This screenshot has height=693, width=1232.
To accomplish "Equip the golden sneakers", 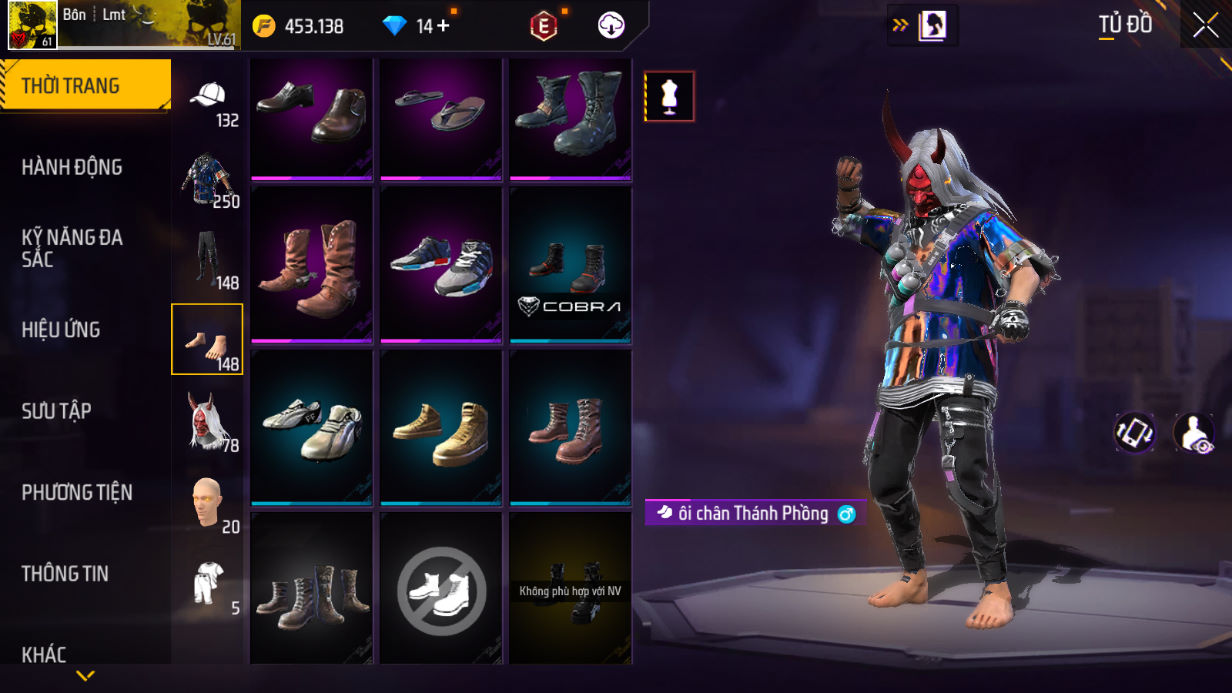I will [x=441, y=427].
